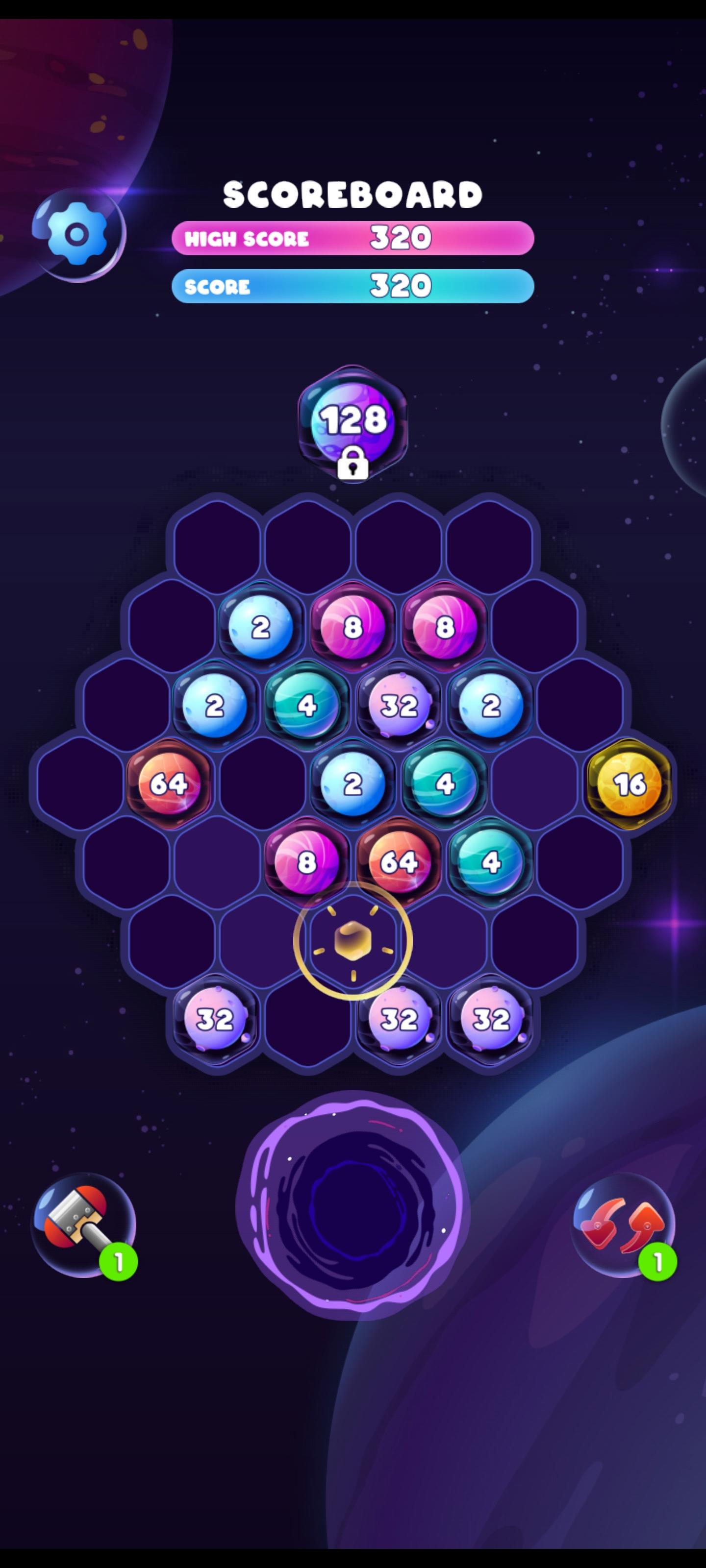Tap the magenta 8 planet next to 64
The height and width of the screenshot is (1568, 706).
[306, 862]
